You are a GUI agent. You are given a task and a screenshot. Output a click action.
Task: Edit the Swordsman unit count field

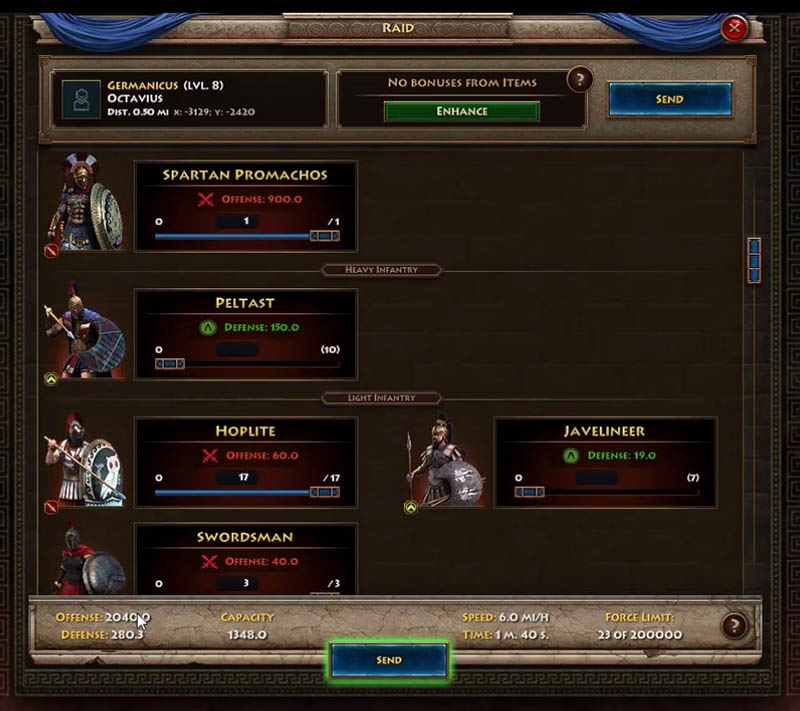[237, 583]
